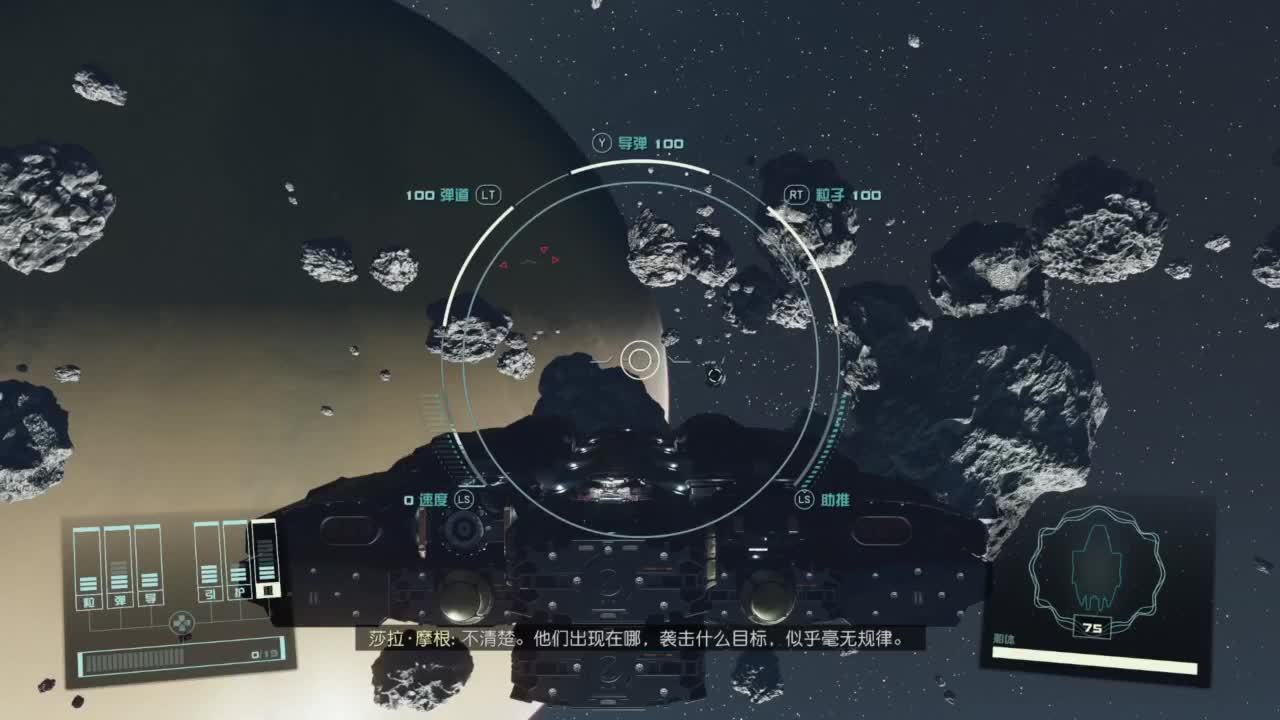This screenshot has height=720, width=1280.
Task: Click the hull value 75 display
Action: point(1093,629)
